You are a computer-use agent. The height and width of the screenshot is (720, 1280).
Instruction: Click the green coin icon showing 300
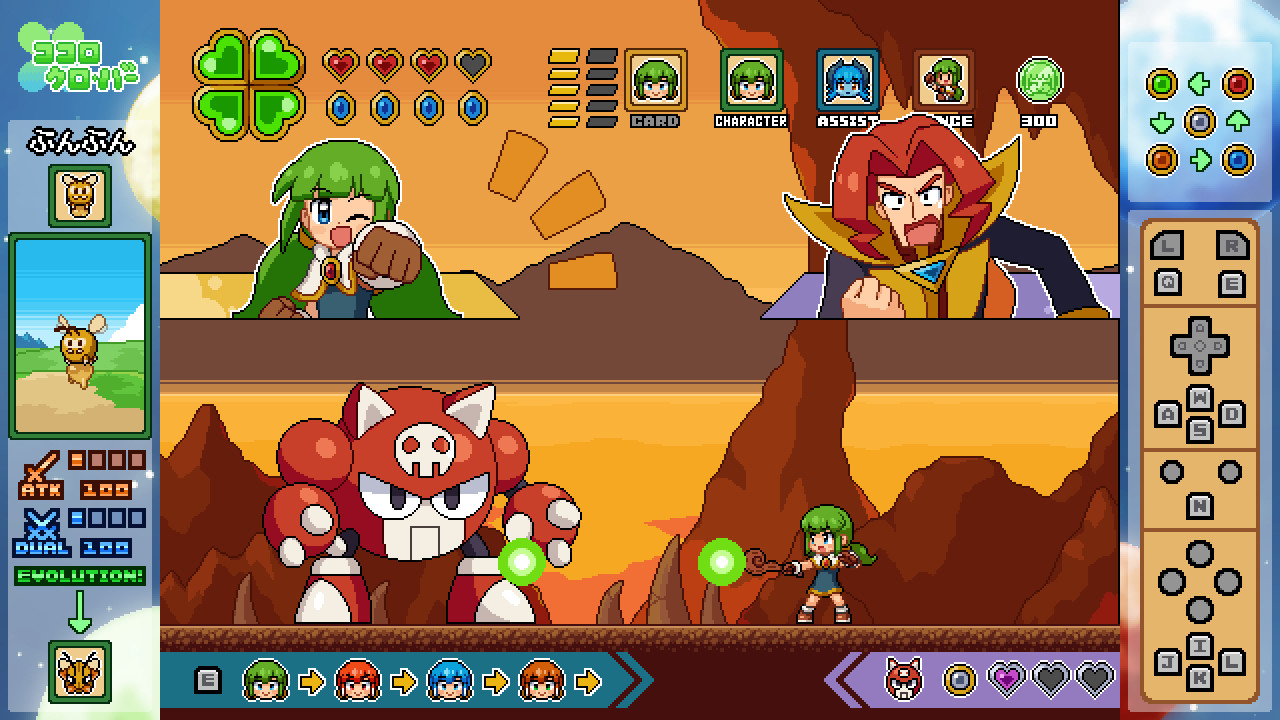tap(1040, 80)
